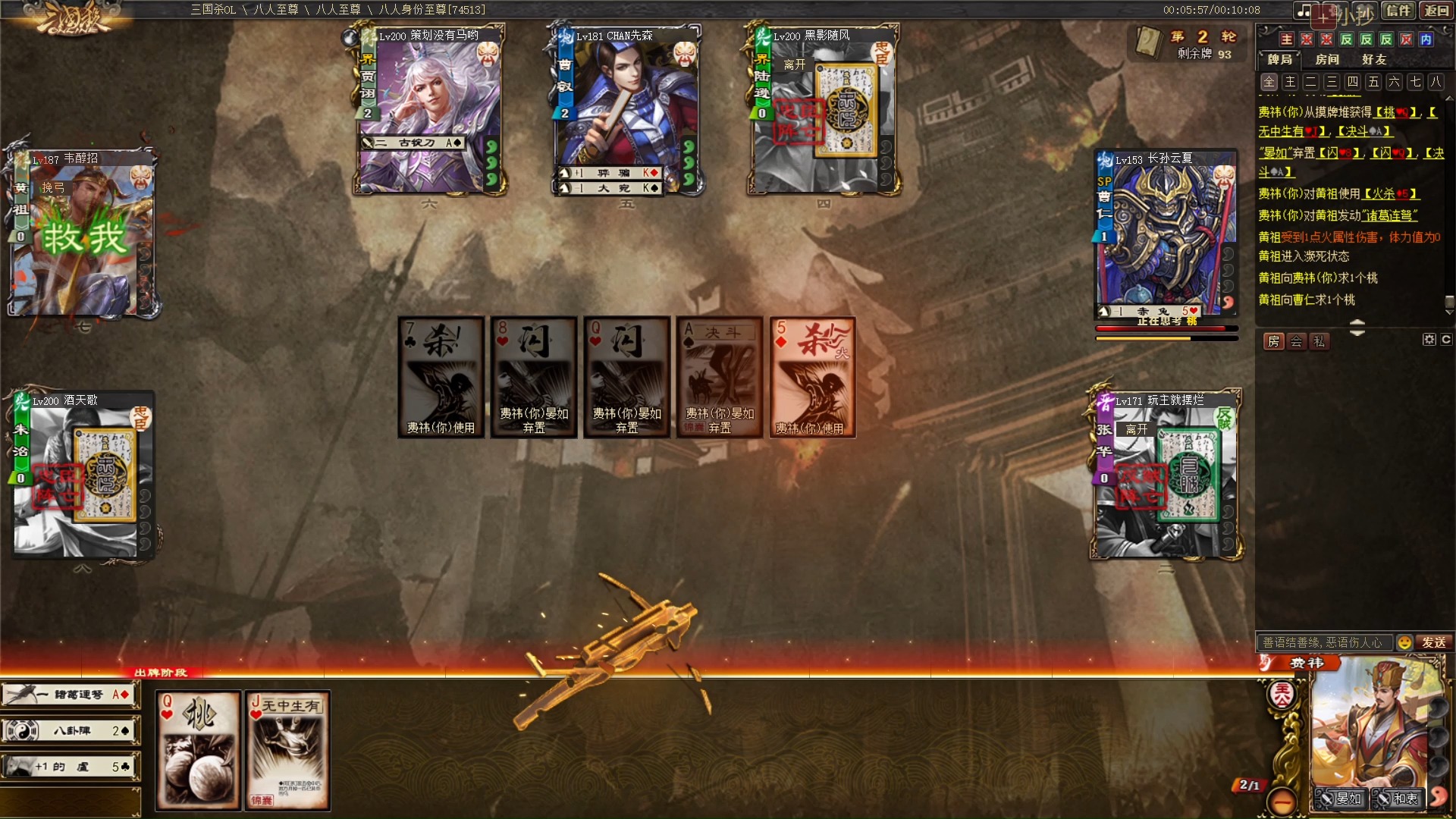Filter the game log by 主 player
The image size is (1456, 819).
[x=1290, y=82]
